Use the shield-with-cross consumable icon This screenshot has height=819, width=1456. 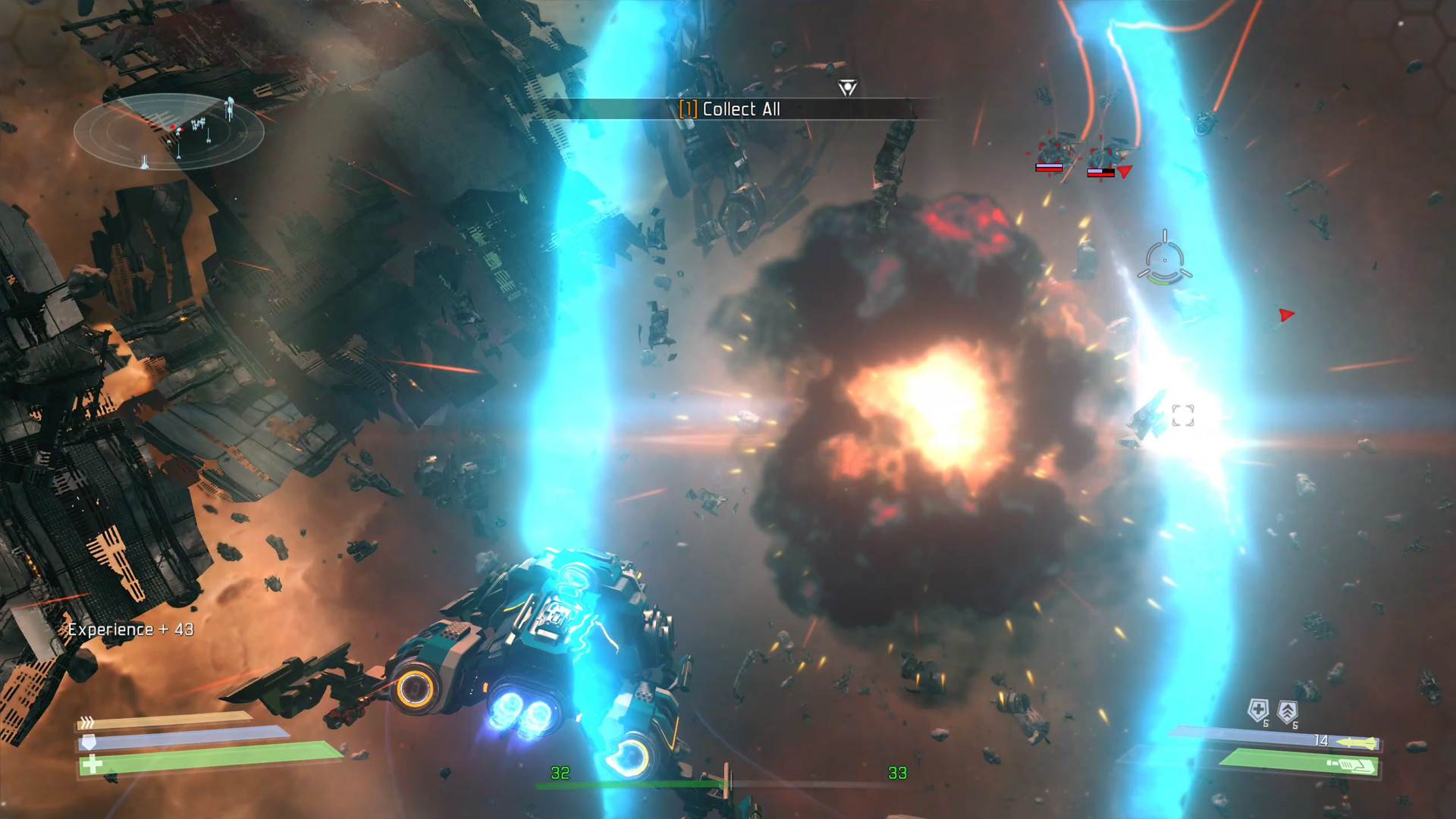tap(1258, 711)
